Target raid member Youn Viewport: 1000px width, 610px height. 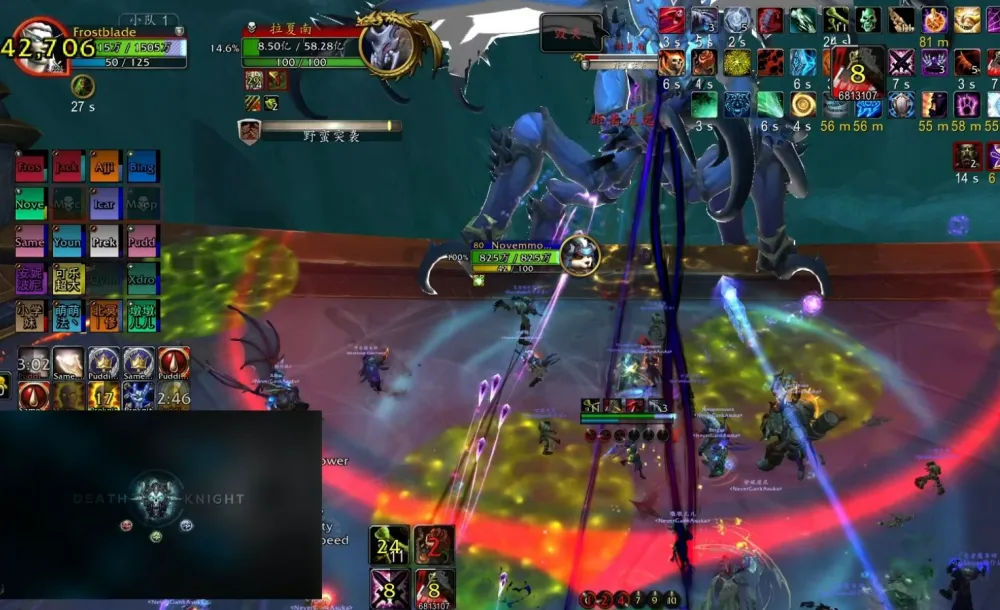click(67, 241)
